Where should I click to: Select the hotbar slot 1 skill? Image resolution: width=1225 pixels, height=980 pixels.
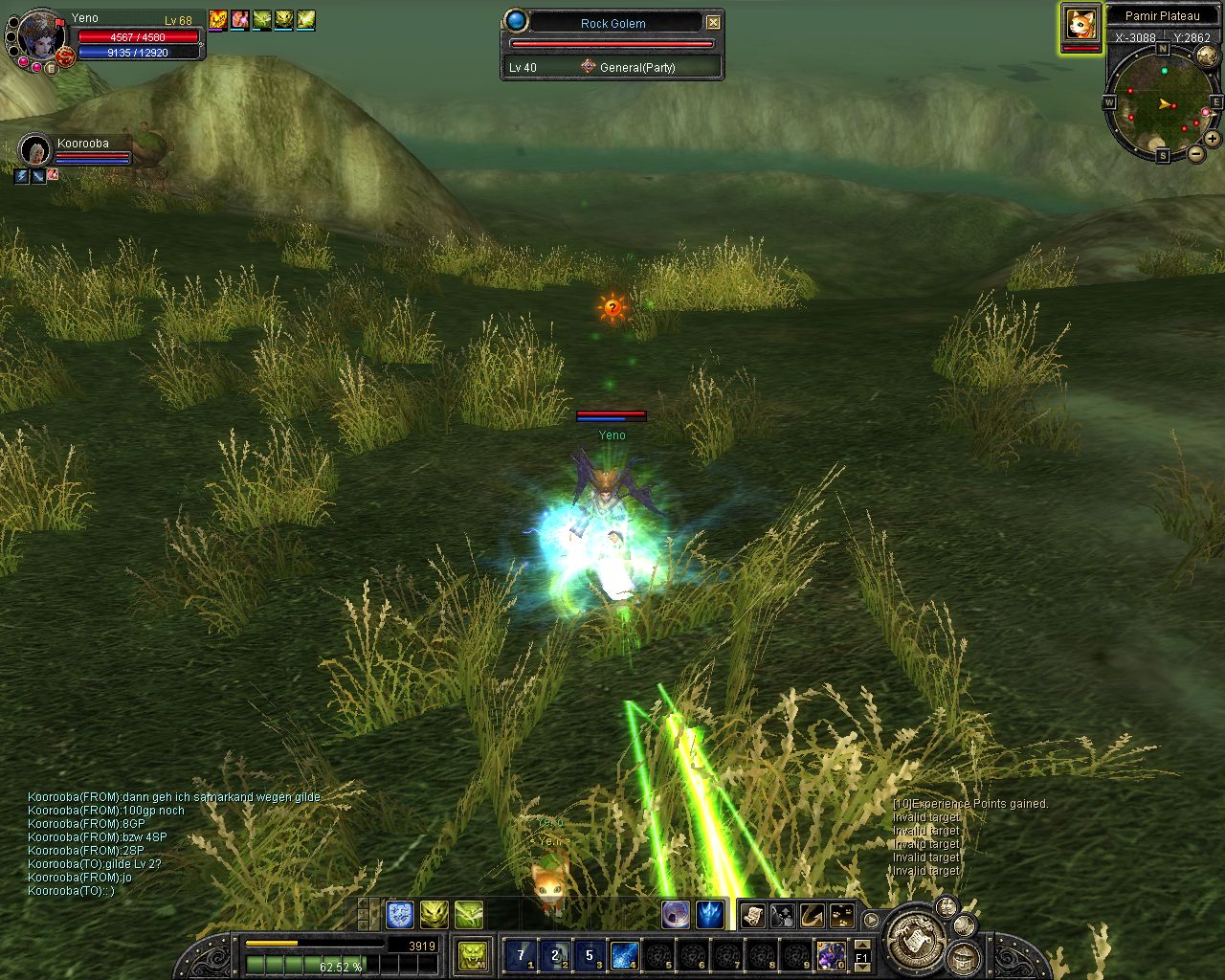521,954
